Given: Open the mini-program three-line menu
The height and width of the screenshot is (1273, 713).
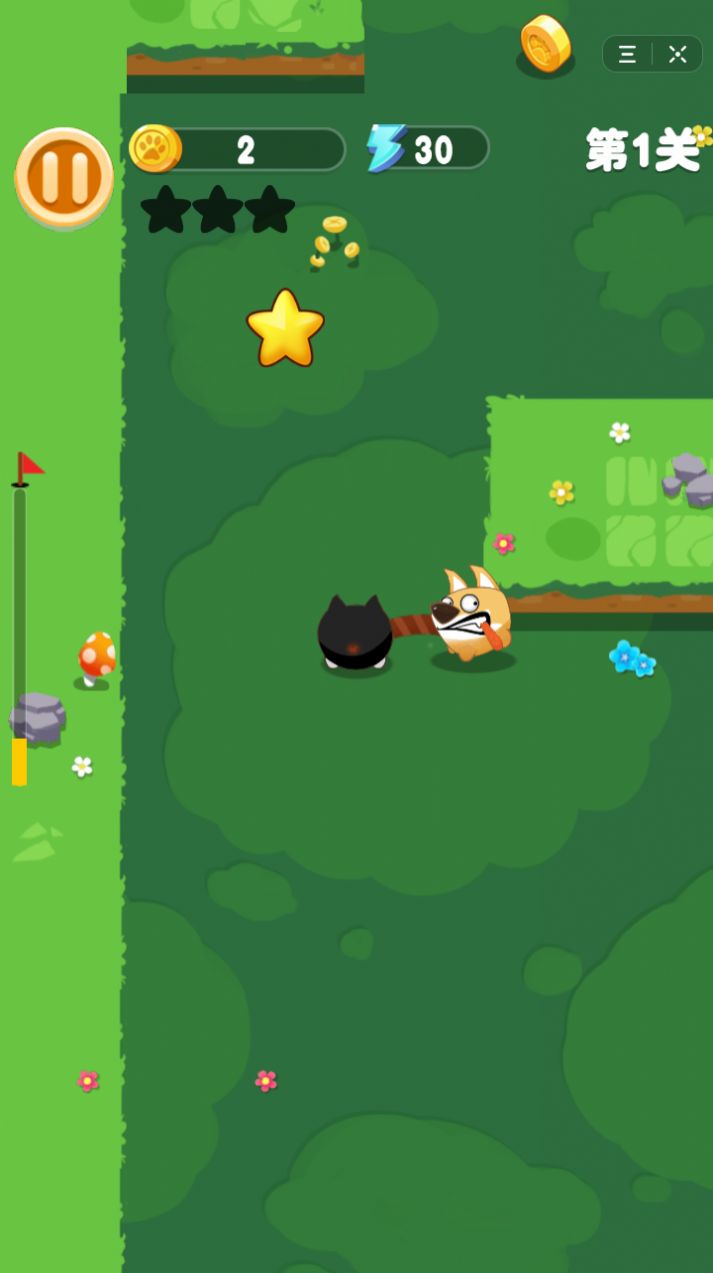Looking at the screenshot, I should (628, 55).
